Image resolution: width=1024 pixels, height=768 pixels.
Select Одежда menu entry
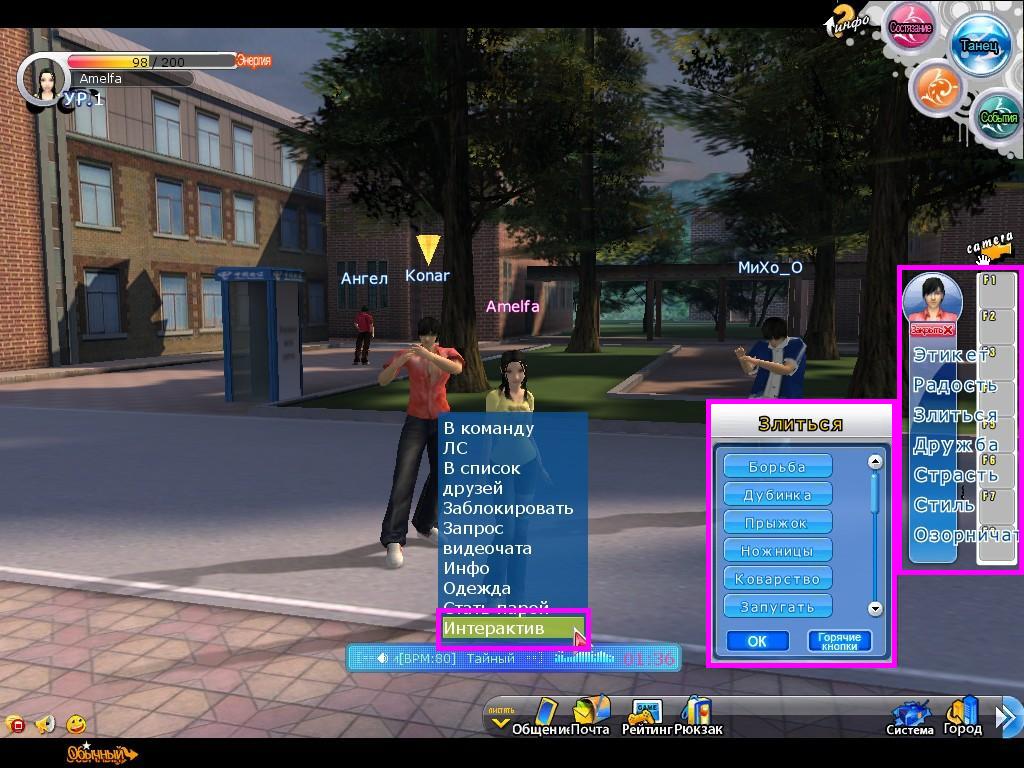477,588
